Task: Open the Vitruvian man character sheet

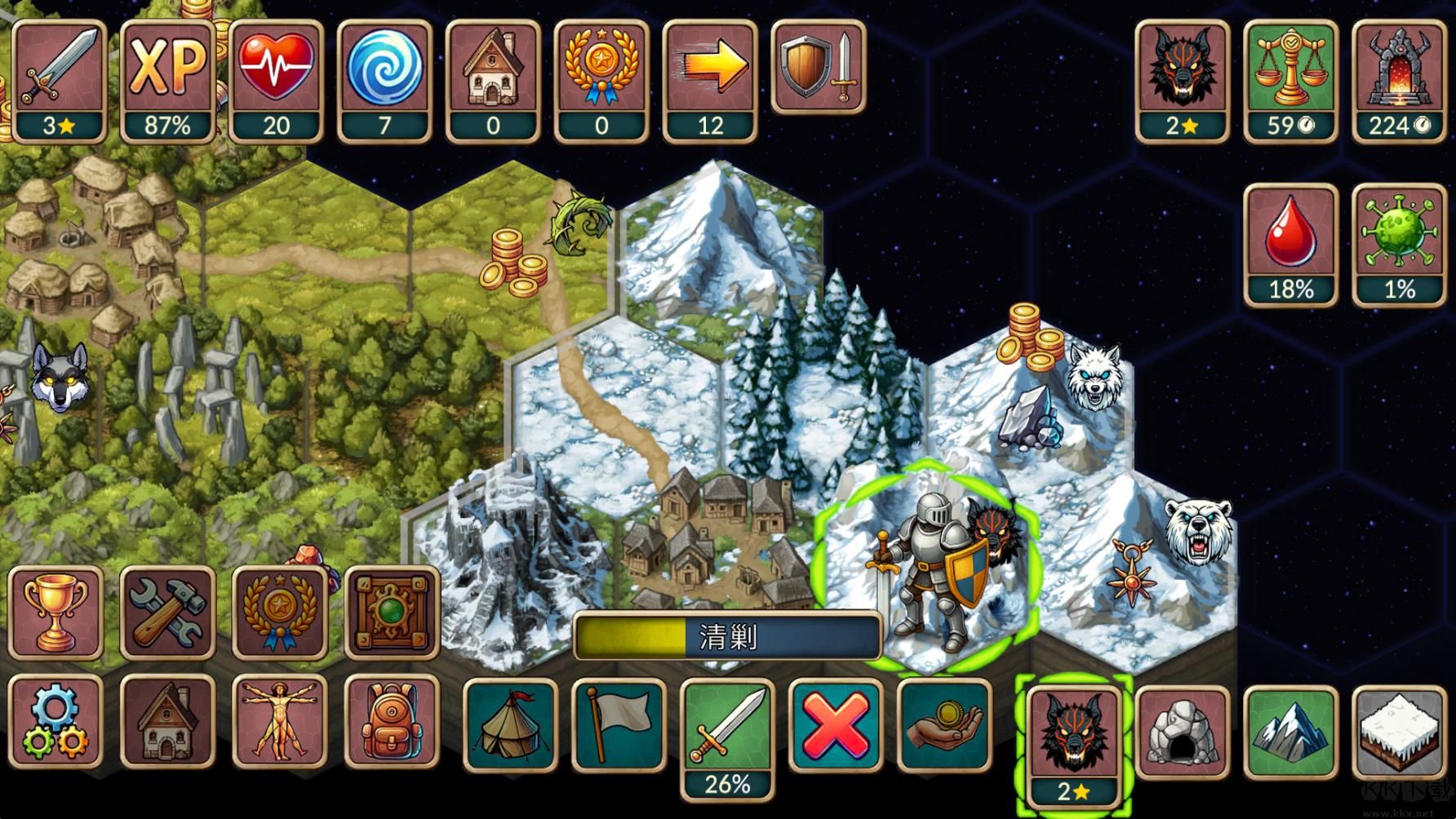Action: coord(279,722)
